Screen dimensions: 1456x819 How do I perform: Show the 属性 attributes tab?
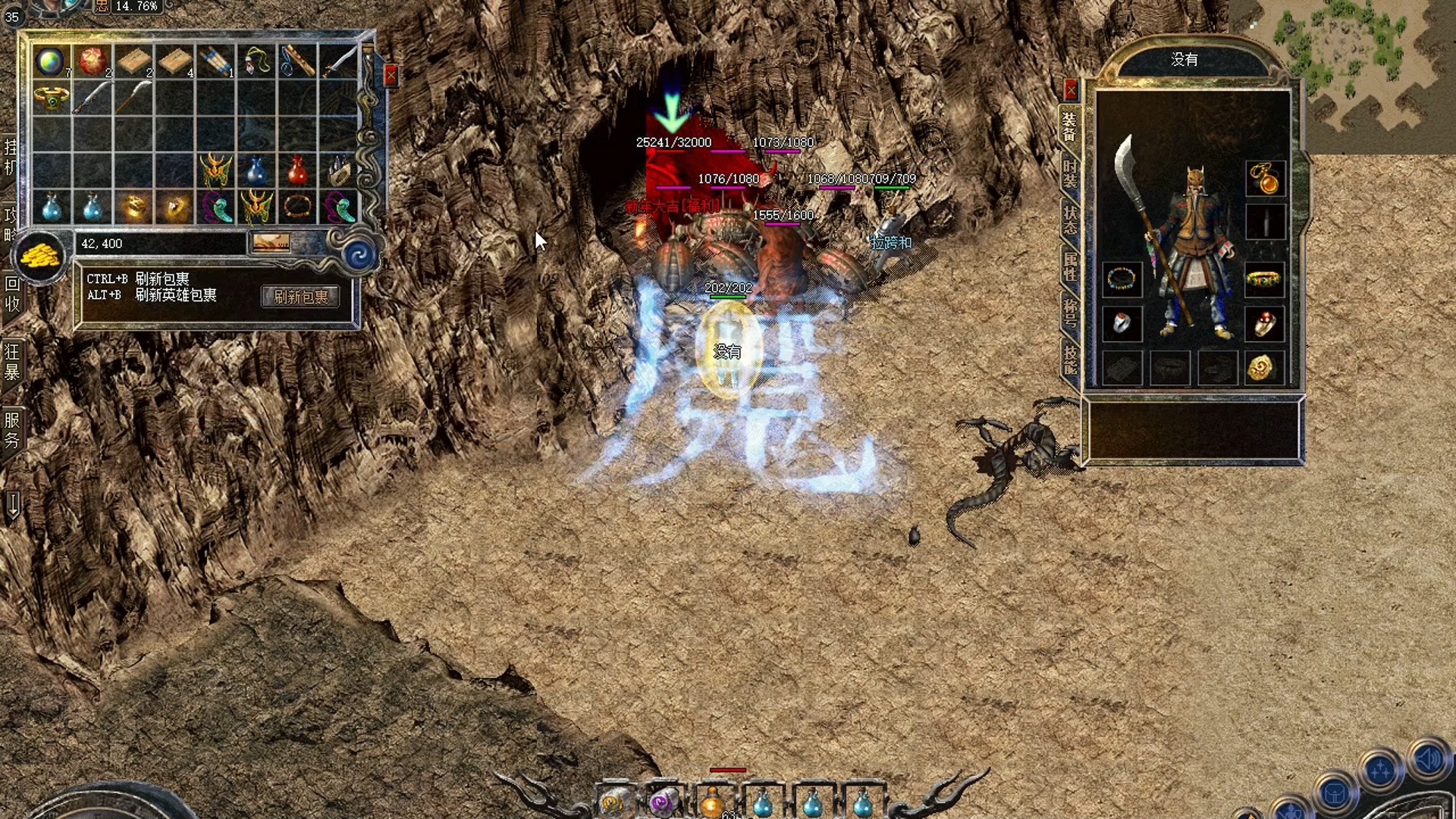[x=1069, y=267]
